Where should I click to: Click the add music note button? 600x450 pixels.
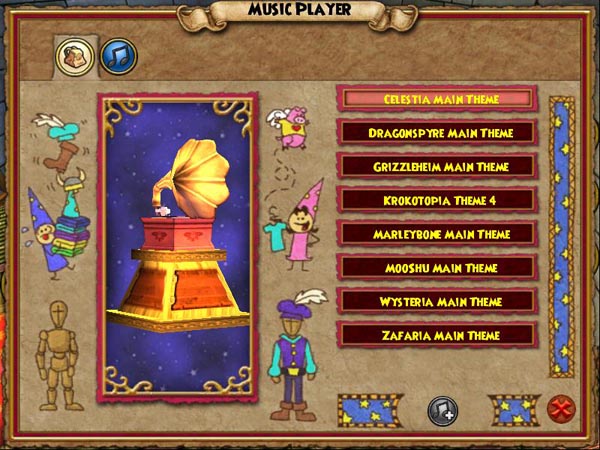[443, 410]
